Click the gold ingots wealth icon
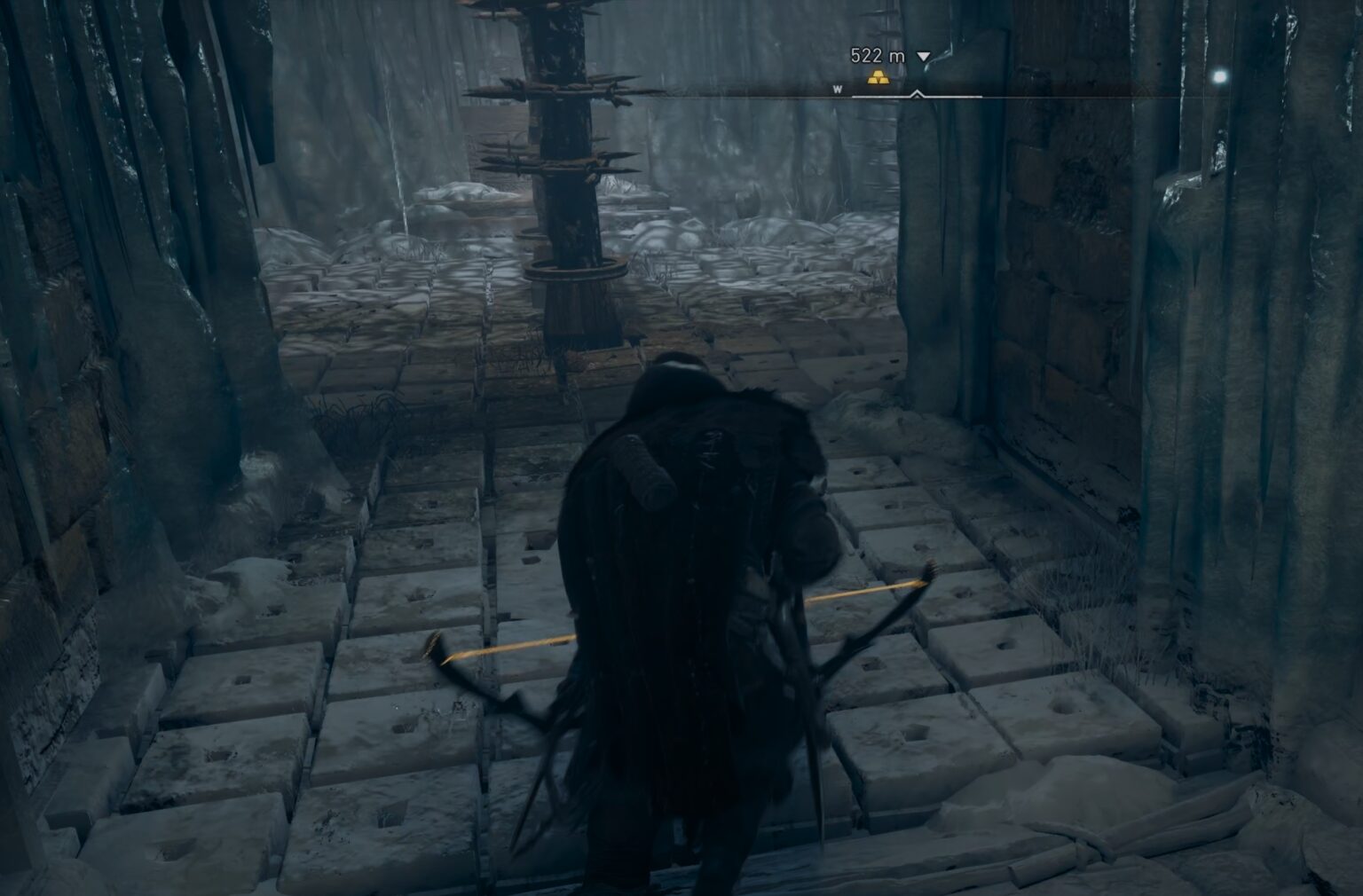The width and height of the screenshot is (1363, 896). tap(878, 77)
